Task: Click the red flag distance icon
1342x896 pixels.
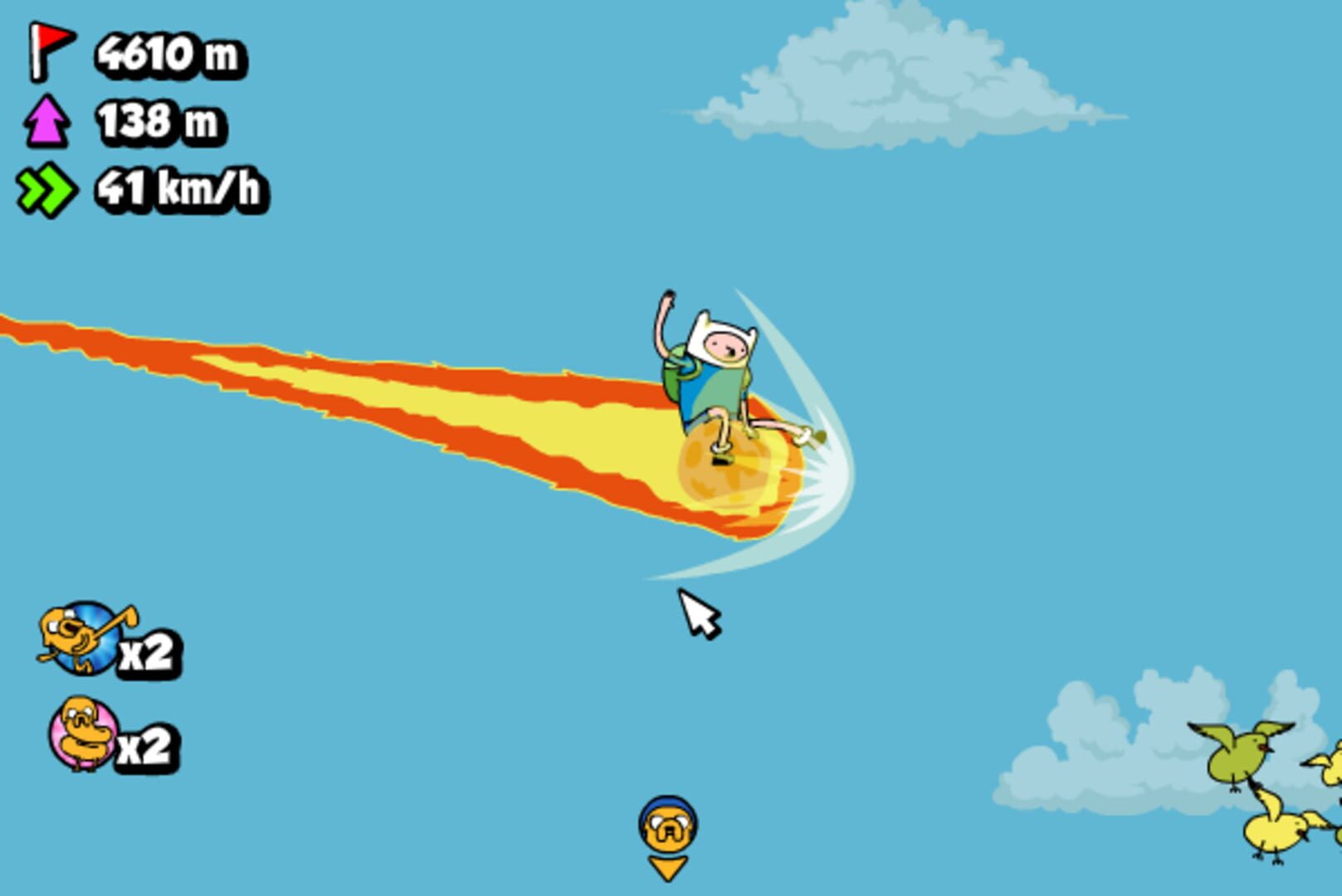Action: [x=48, y=52]
